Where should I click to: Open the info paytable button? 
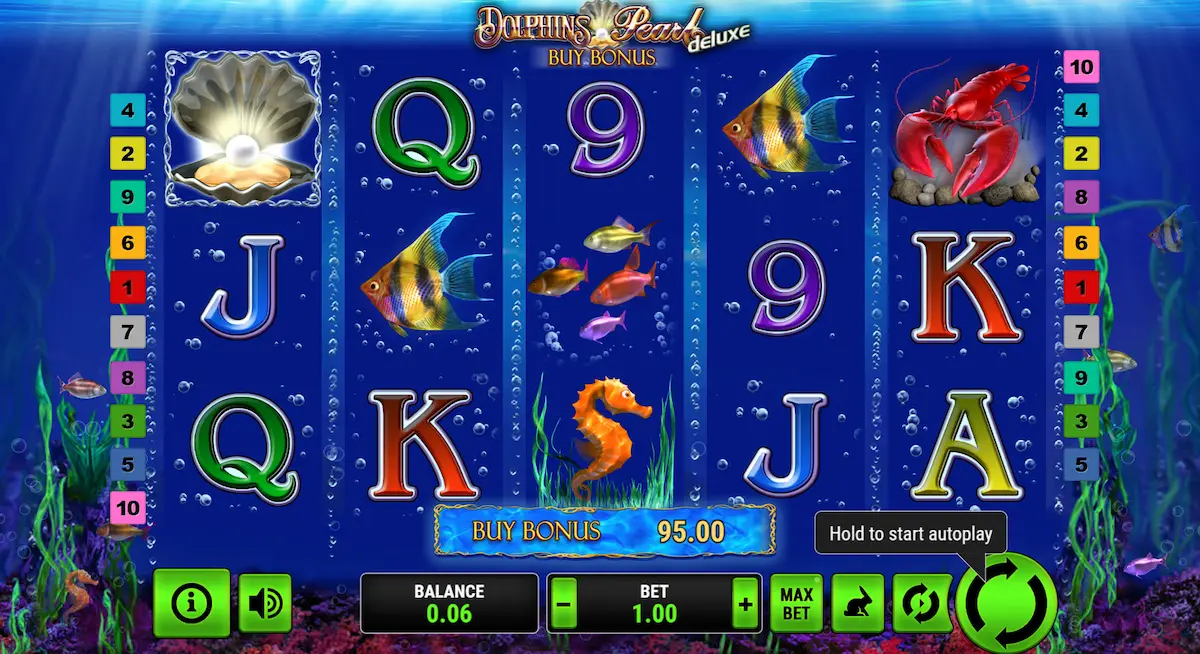click(x=192, y=602)
